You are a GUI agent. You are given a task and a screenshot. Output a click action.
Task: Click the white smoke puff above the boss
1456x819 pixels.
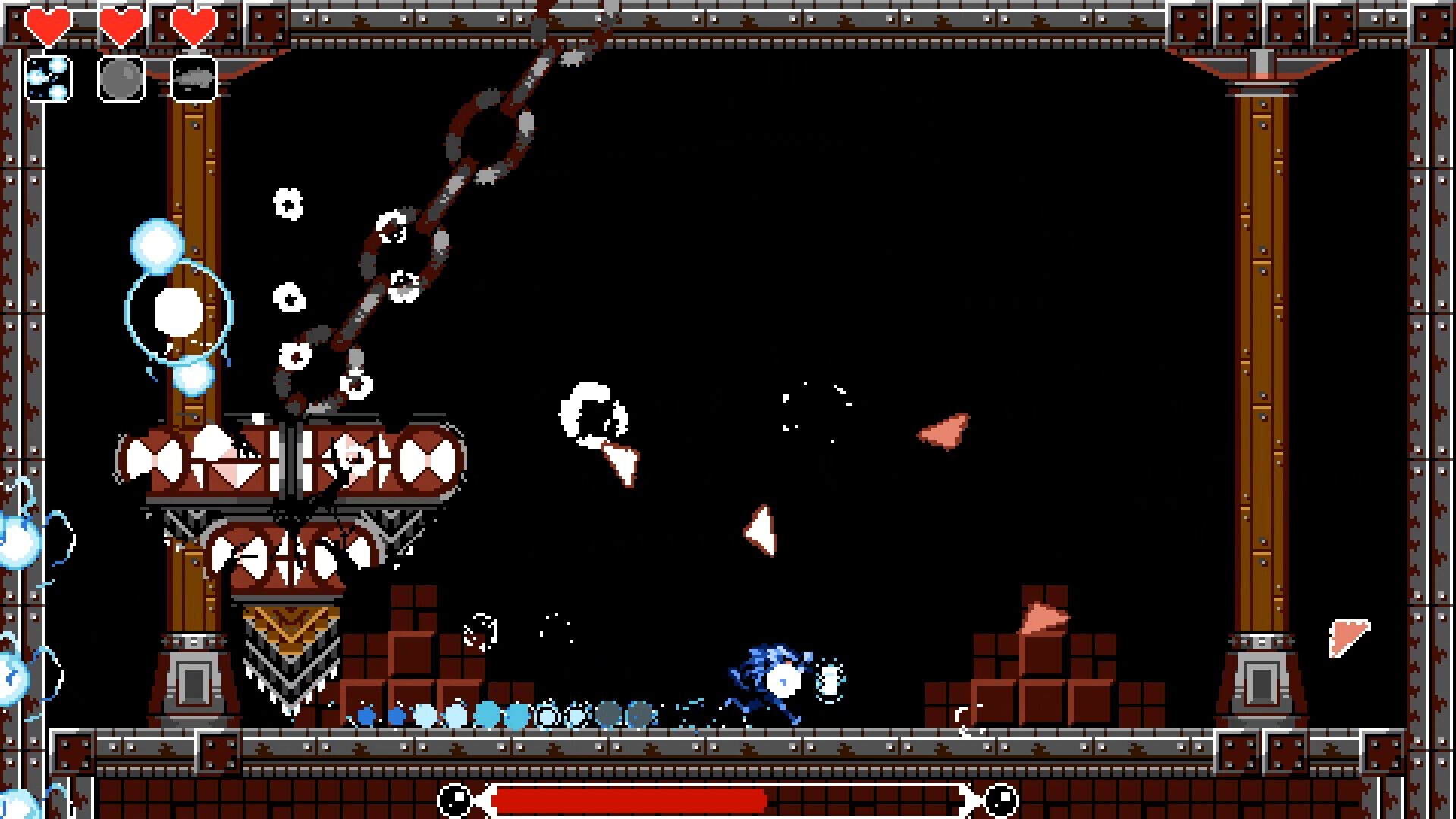pyautogui.click(x=591, y=409)
